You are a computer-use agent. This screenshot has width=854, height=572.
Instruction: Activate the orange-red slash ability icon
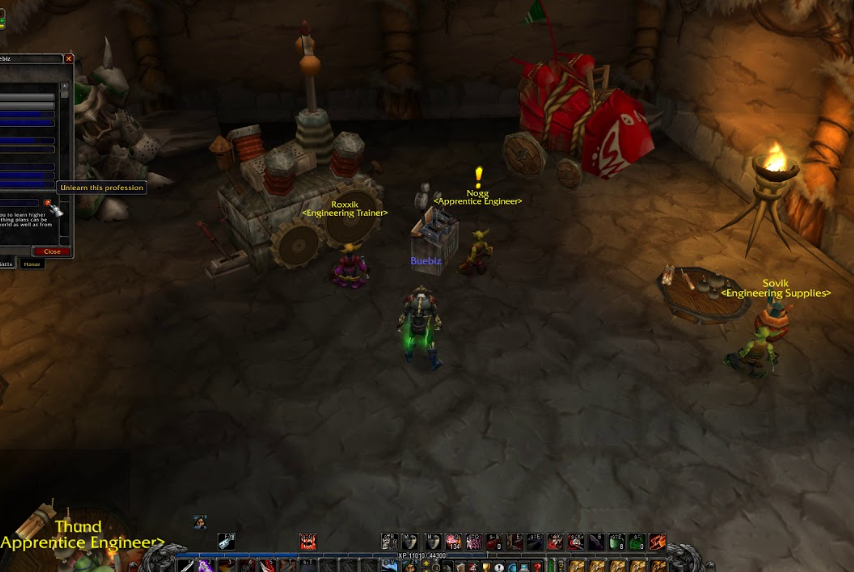point(657,542)
